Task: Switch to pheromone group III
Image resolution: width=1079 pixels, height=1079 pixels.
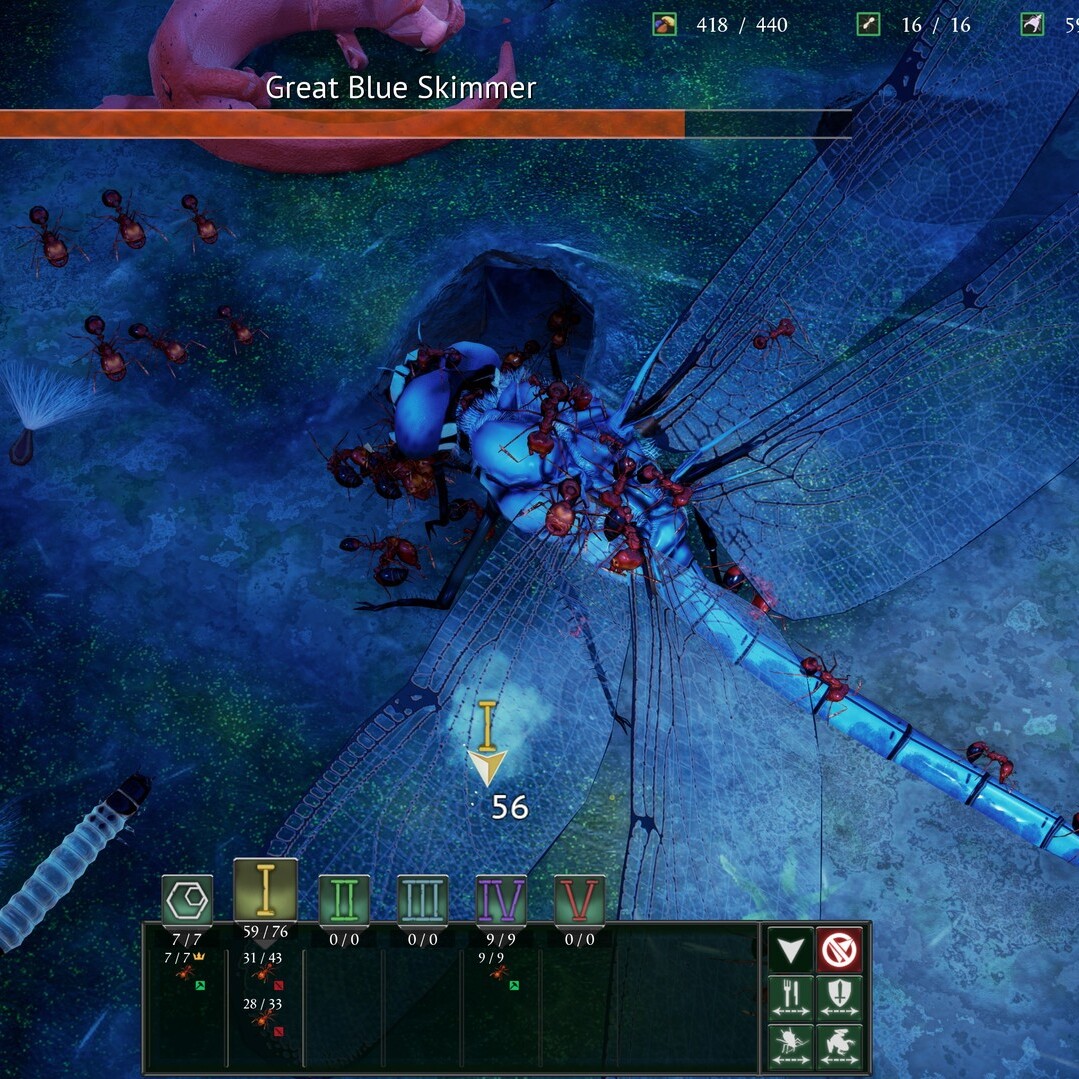Action: (423, 900)
